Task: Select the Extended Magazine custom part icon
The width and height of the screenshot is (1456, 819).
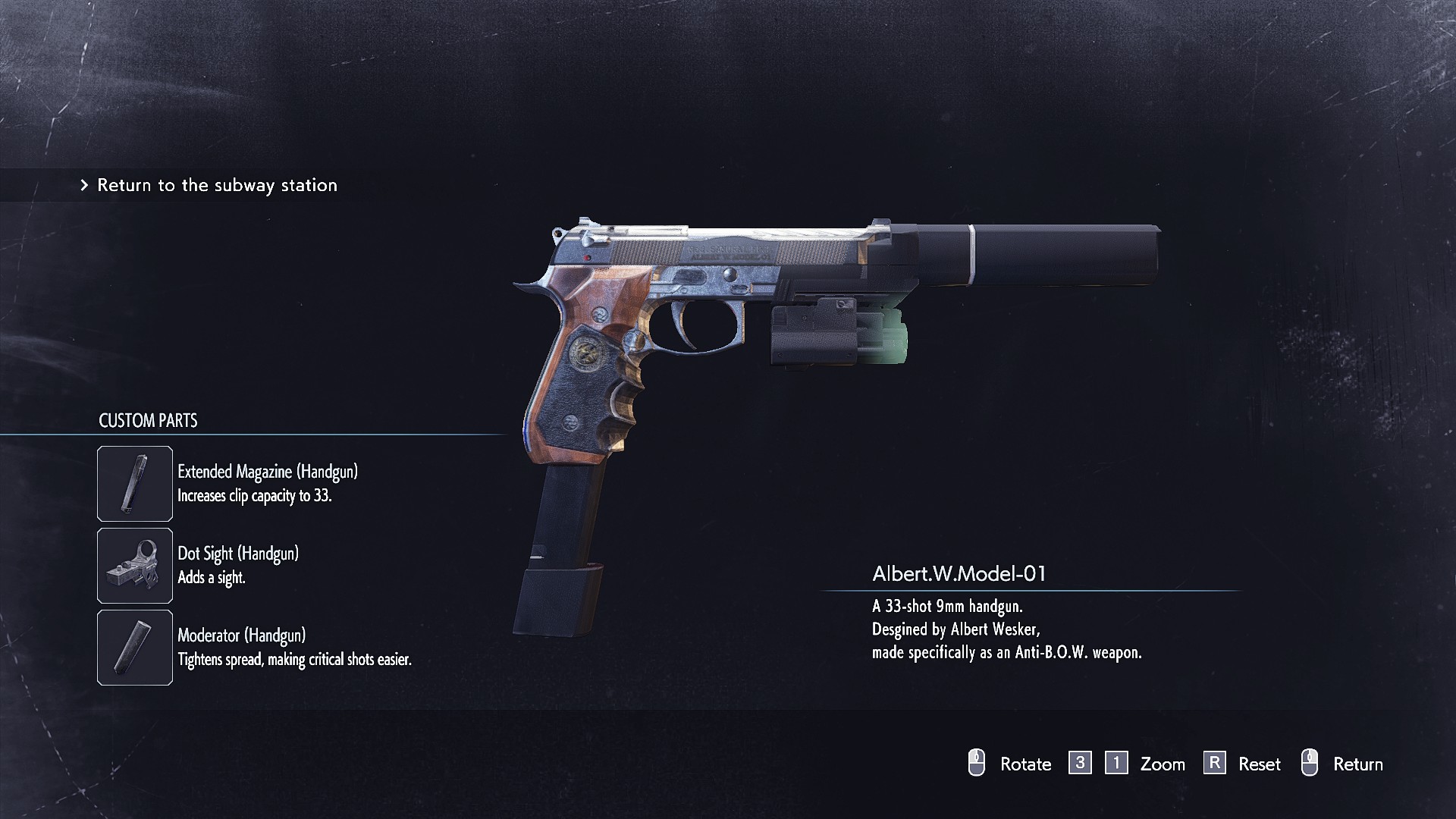Action: tap(135, 484)
